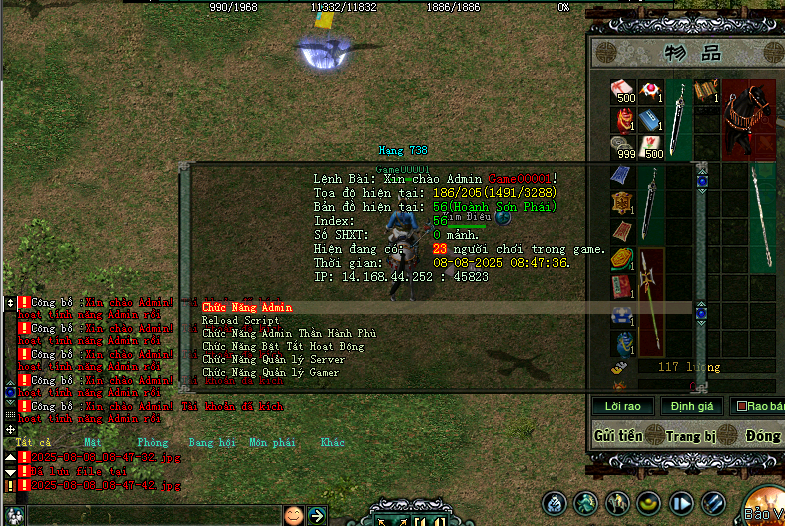Click "Gửi tiền" to deposit money
Image resolution: width=785 pixels, height=526 pixels.
click(618, 436)
